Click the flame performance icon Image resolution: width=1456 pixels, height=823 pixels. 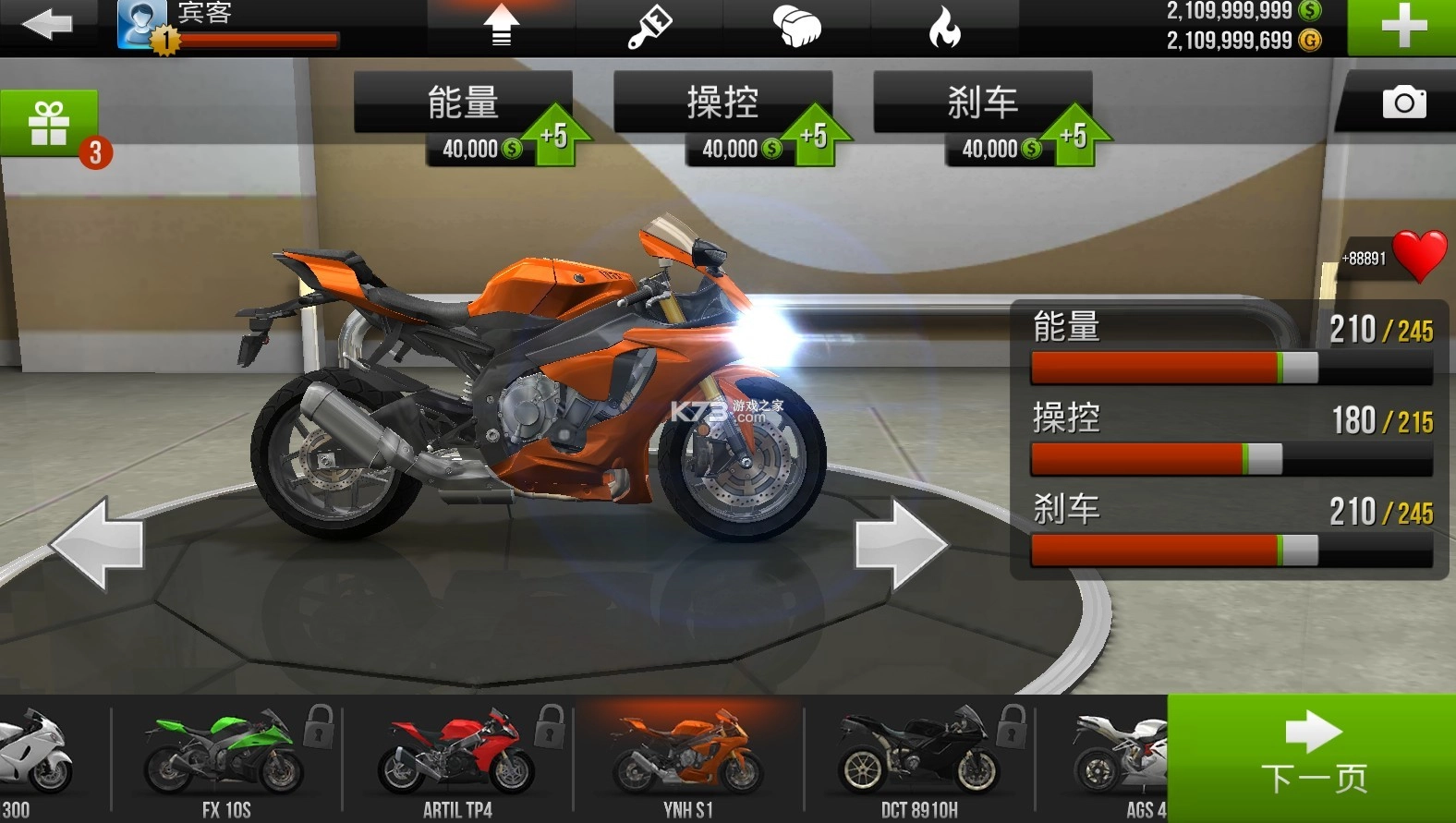[946, 25]
